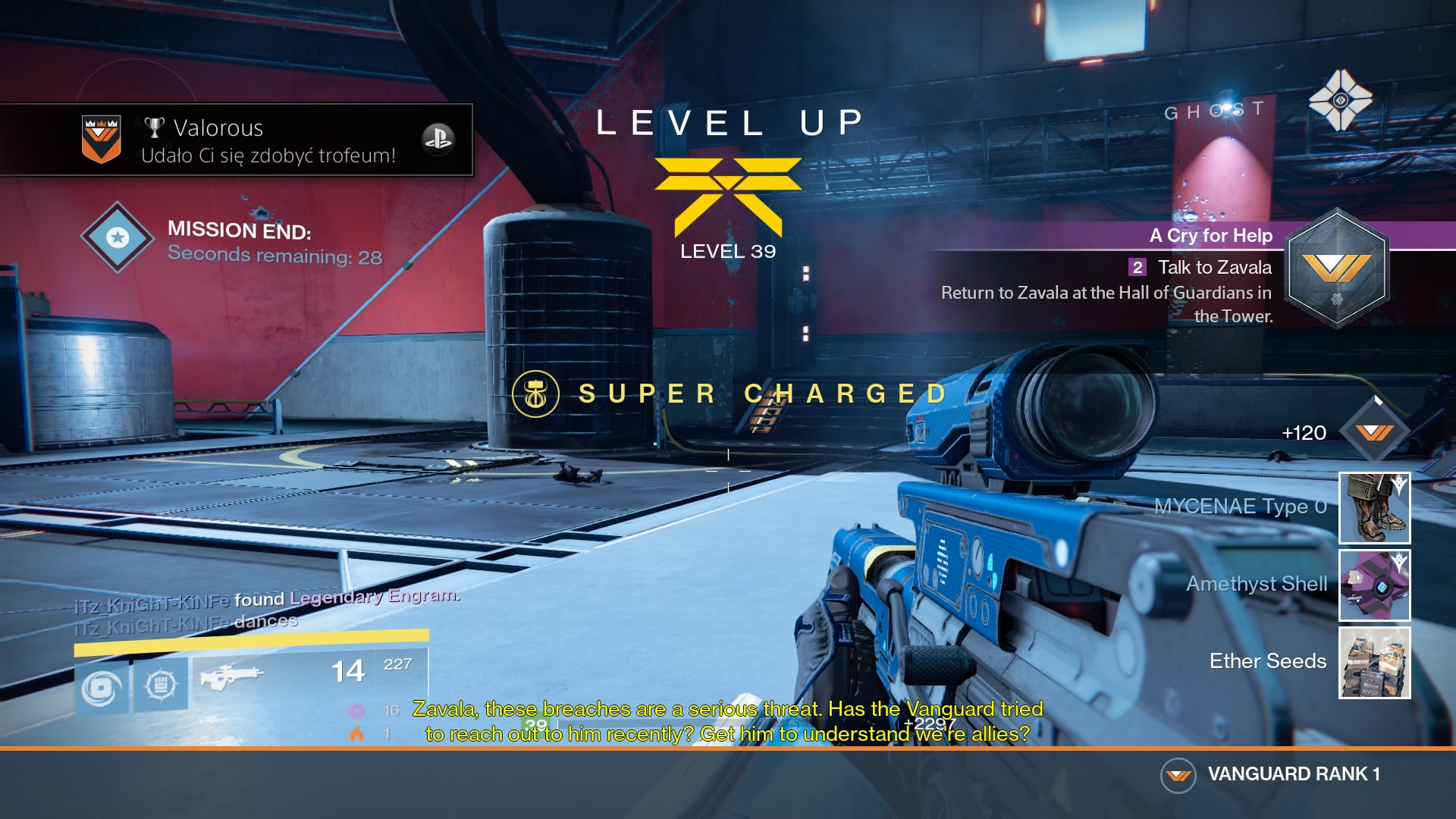Click the Mission End star icon
Image resolution: width=1456 pixels, height=819 pixels.
[118, 237]
